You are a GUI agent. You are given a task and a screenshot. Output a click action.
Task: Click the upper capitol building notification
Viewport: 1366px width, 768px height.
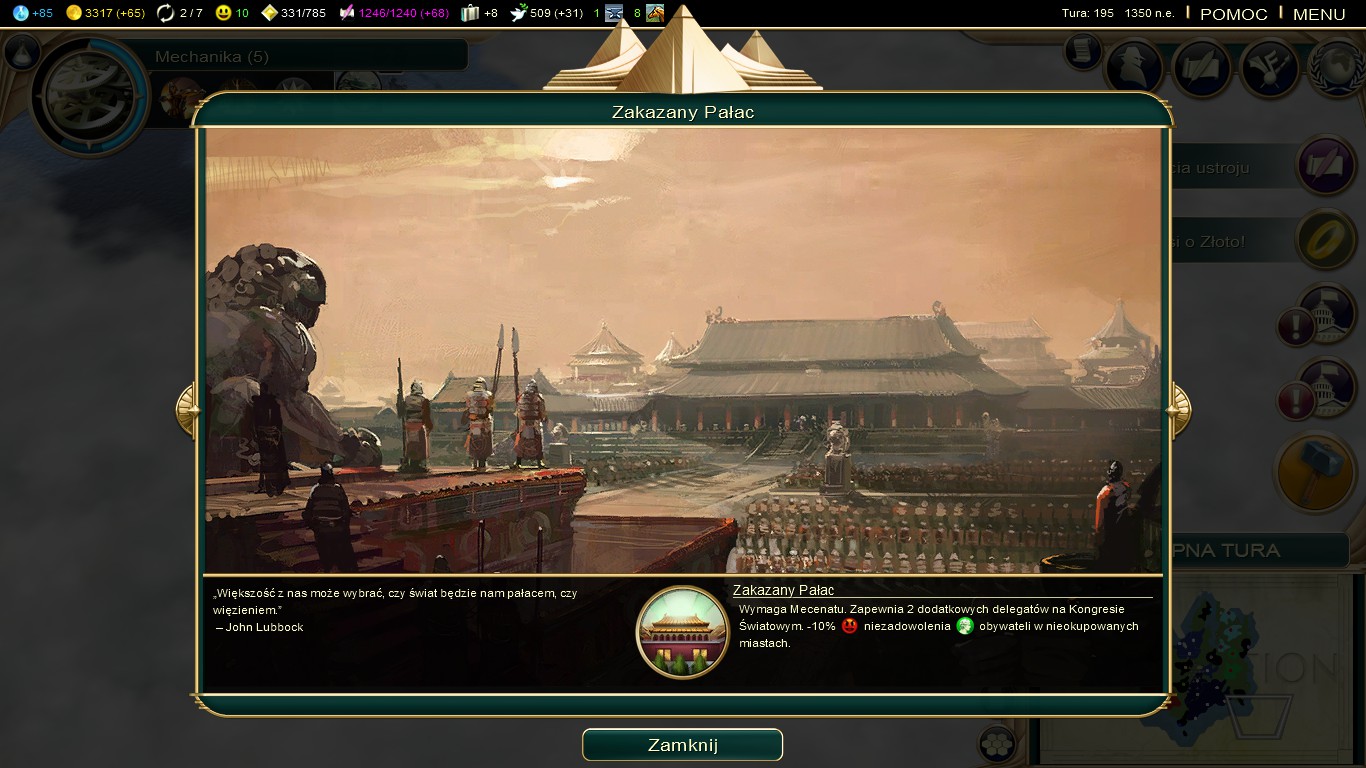pos(1326,313)
